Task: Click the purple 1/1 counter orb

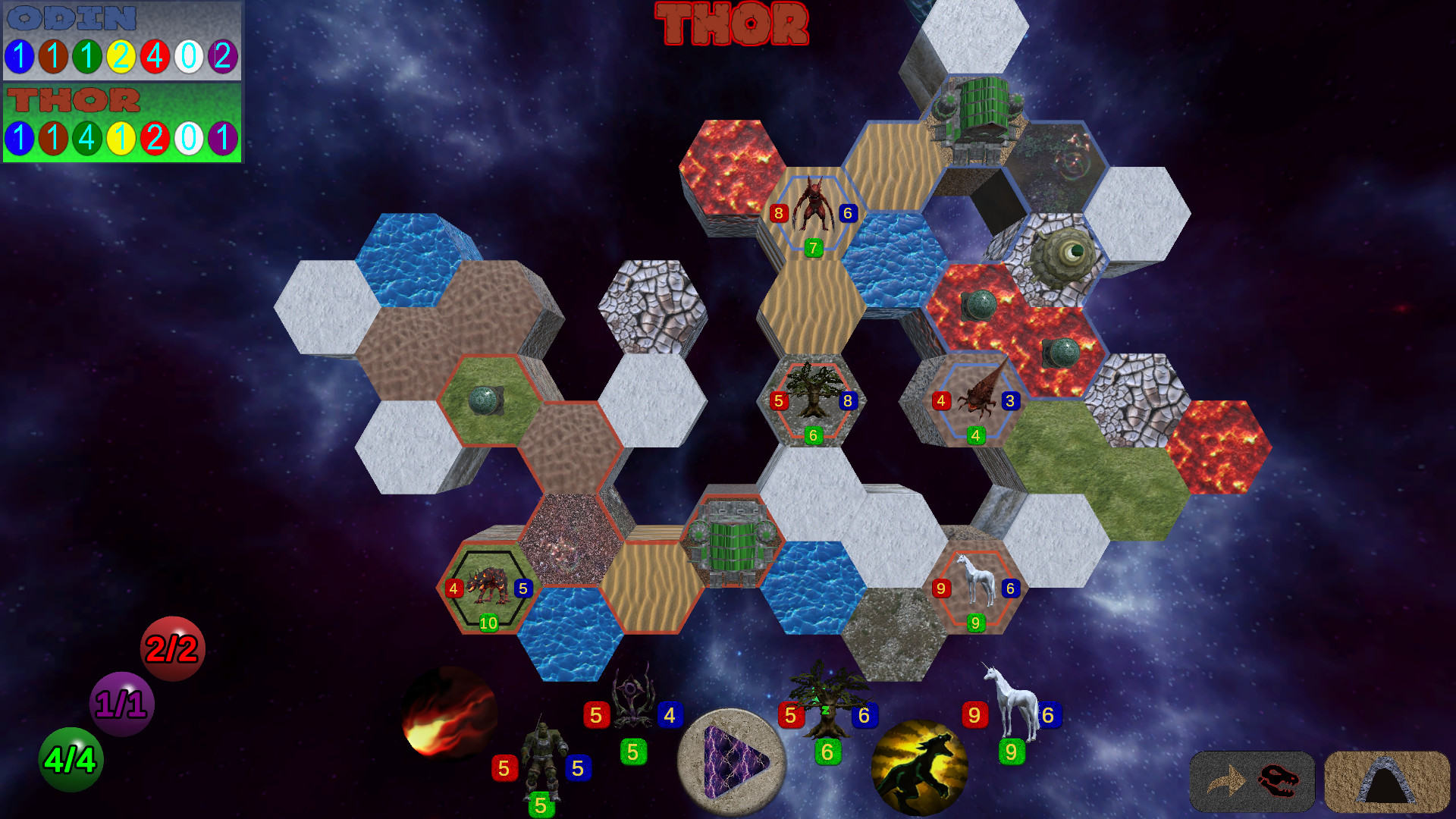Action: 121,704
